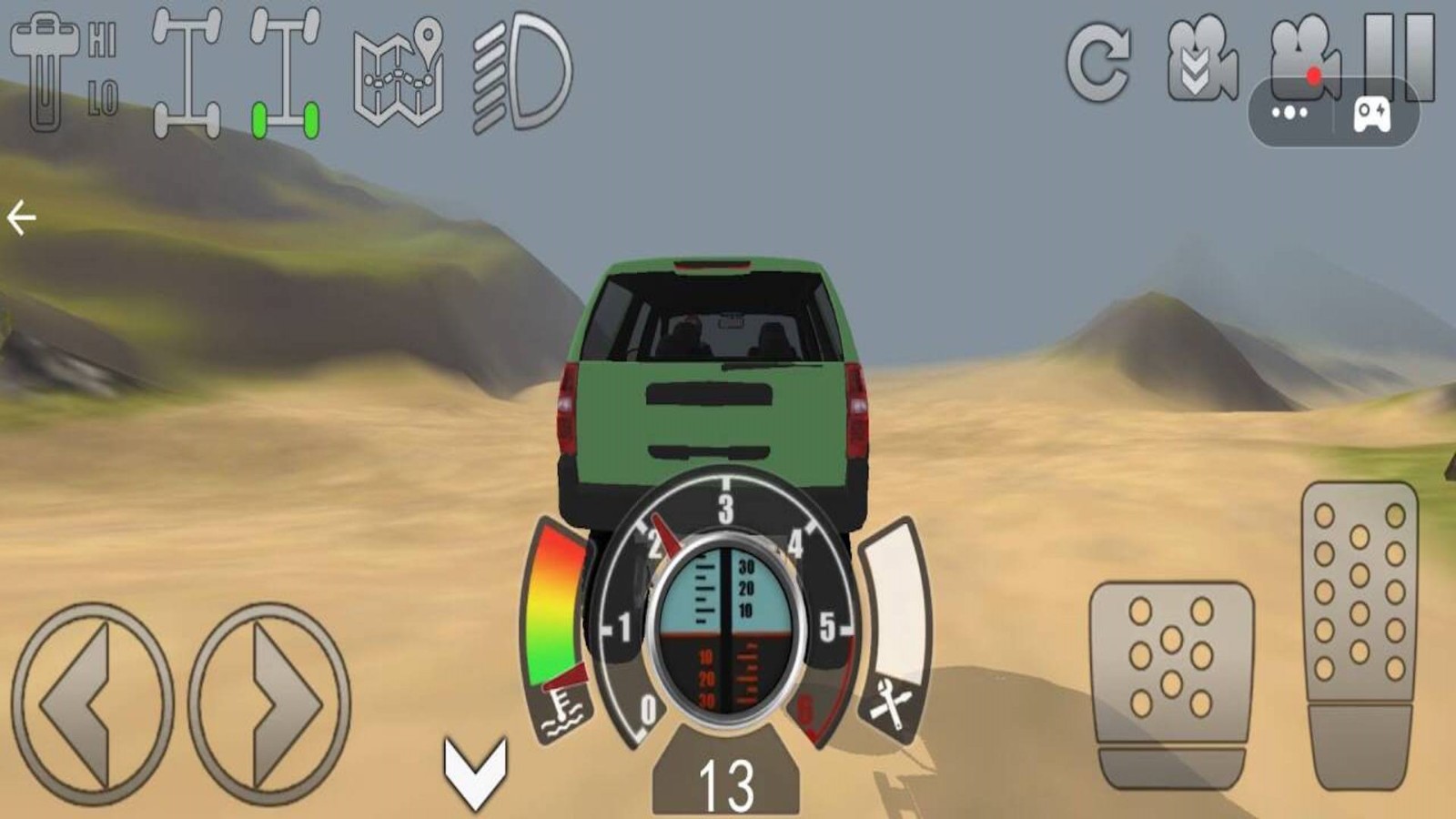Tap the wide brake pedal
Image resolution: width=1456 pixels, height=819 pixels.
point(1171,682)
